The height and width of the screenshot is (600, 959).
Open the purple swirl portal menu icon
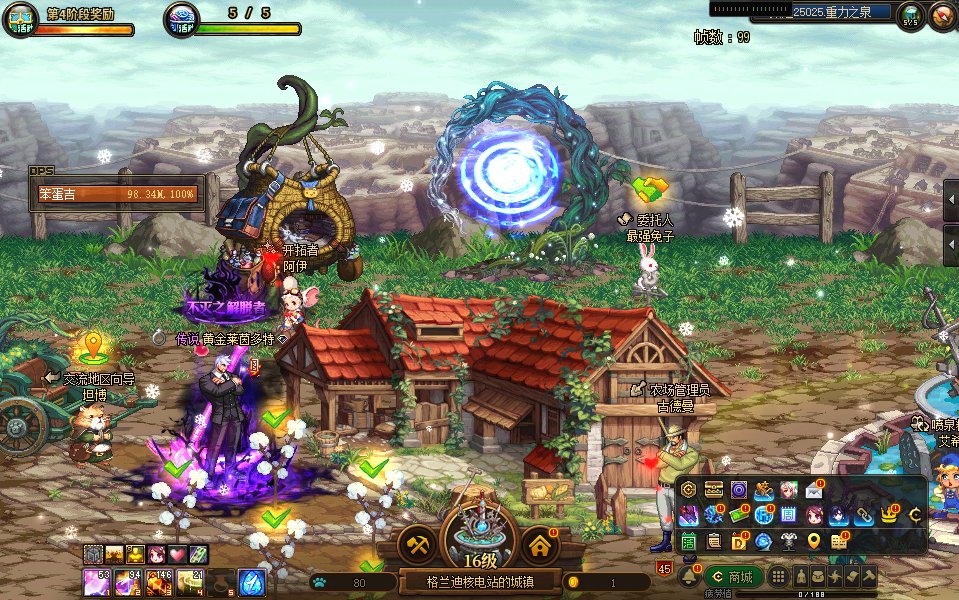click(x=739, y=490)
